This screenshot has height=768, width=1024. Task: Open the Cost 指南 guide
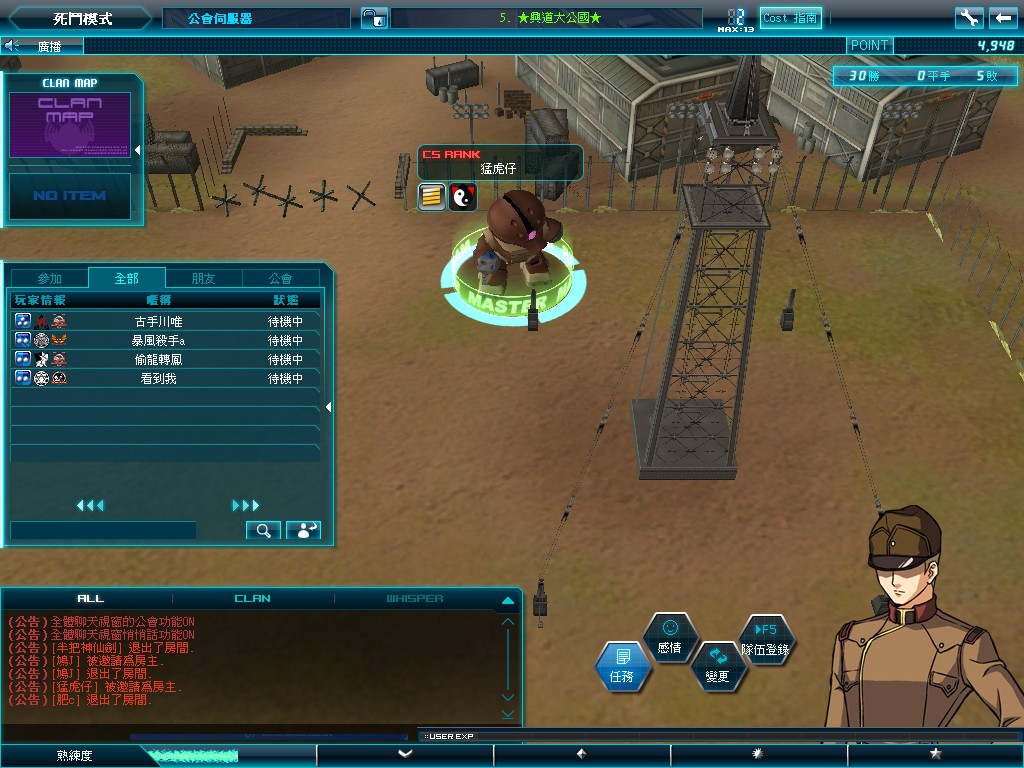[x=791, y=18]
